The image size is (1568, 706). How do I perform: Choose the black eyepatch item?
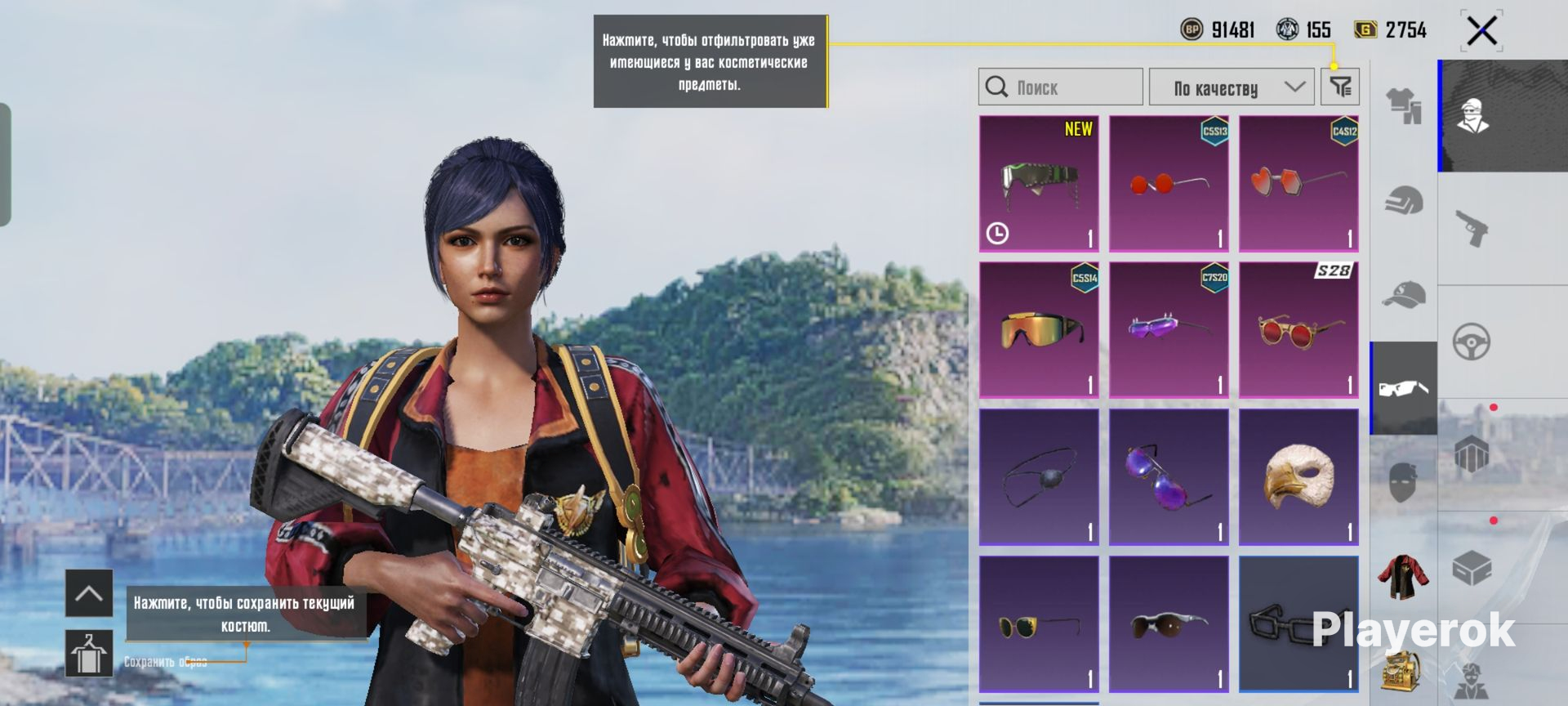(1039, 477)
